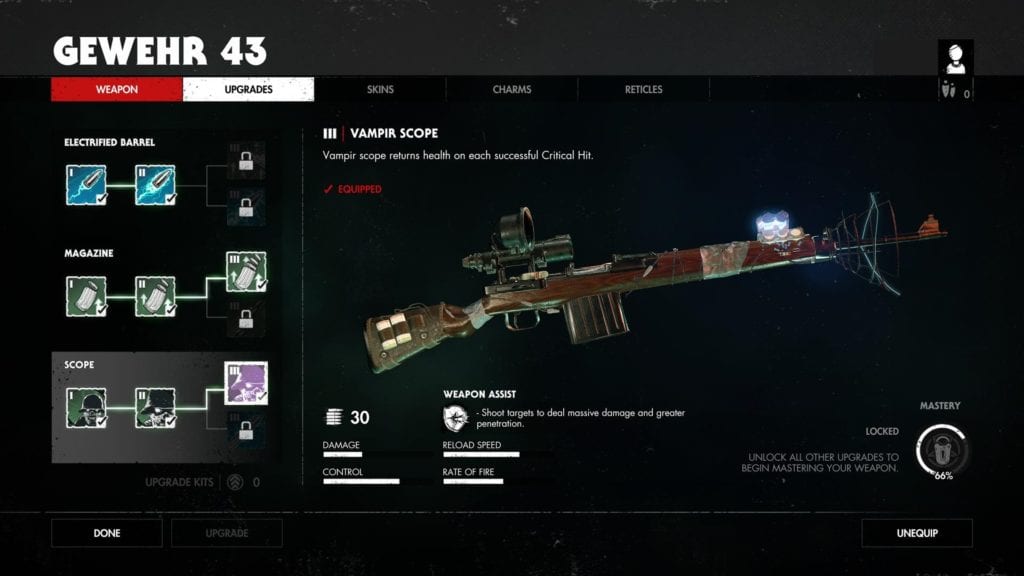
Task: Switch to the Skins tab
Action: pos(380,90)
